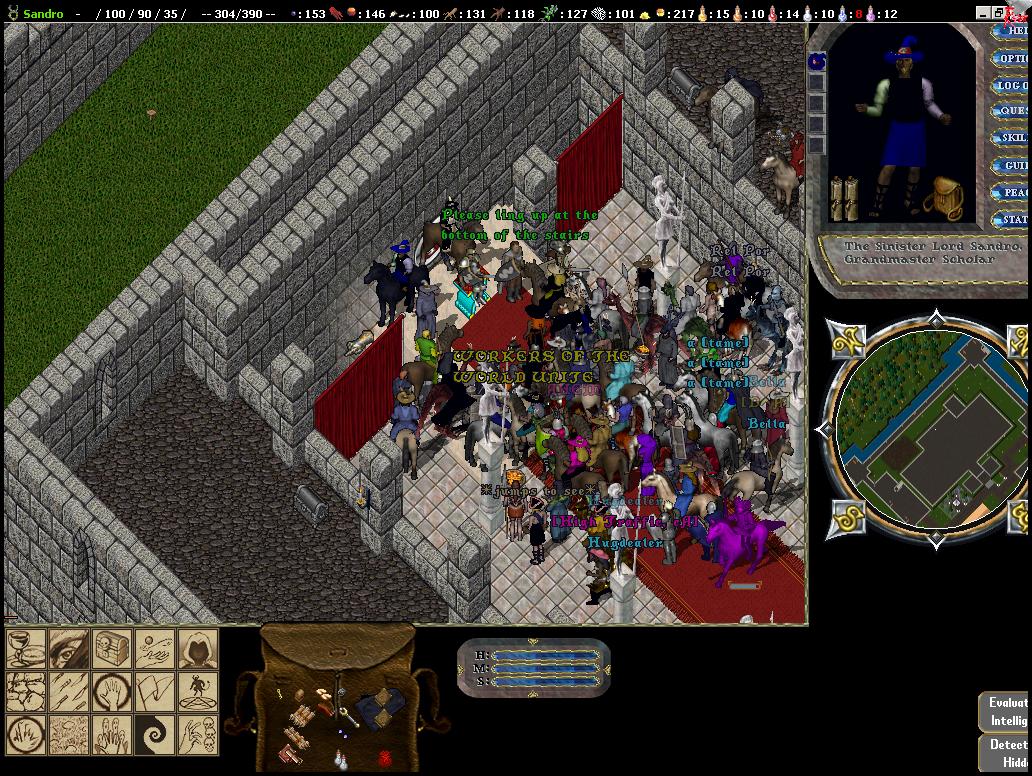Click the Log Out button
This screenshot has width=1032, height=776.
(x=1013, y=85)
